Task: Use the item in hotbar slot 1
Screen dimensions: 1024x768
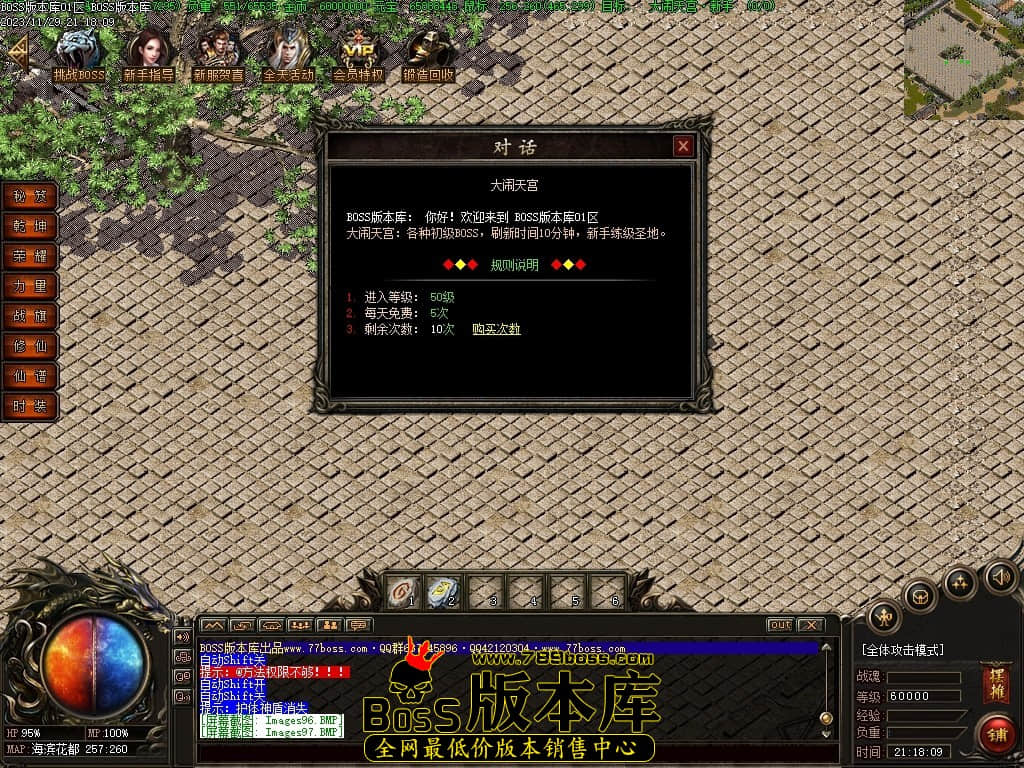Action: [401, 592]
